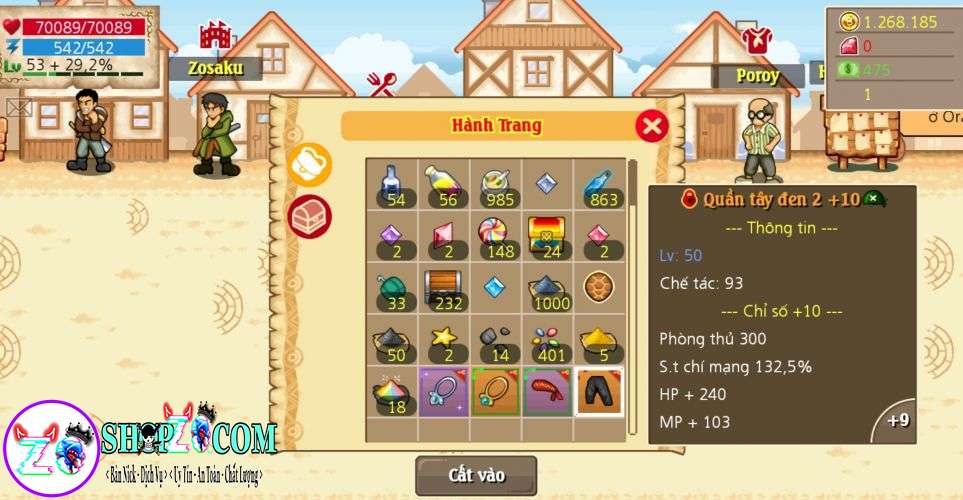Screen dimensions: 963x500
Task: Choose the yellow potion stack of 56
Action: pos(443,184)
